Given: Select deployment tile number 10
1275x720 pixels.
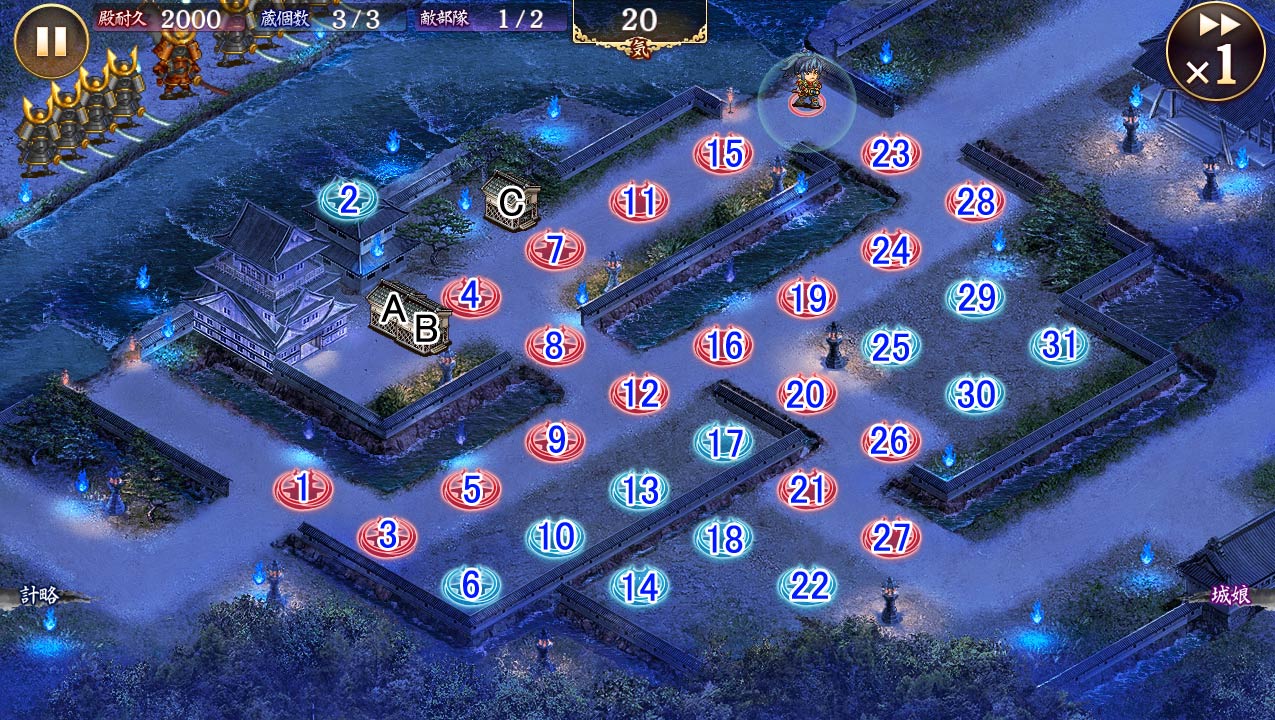Looking at the screenshot, I should point(555,537).
